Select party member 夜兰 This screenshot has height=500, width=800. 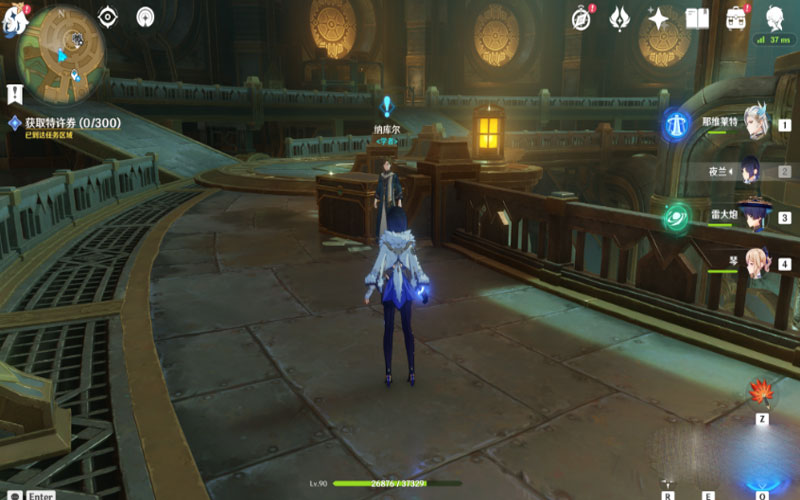pos(752,170)
